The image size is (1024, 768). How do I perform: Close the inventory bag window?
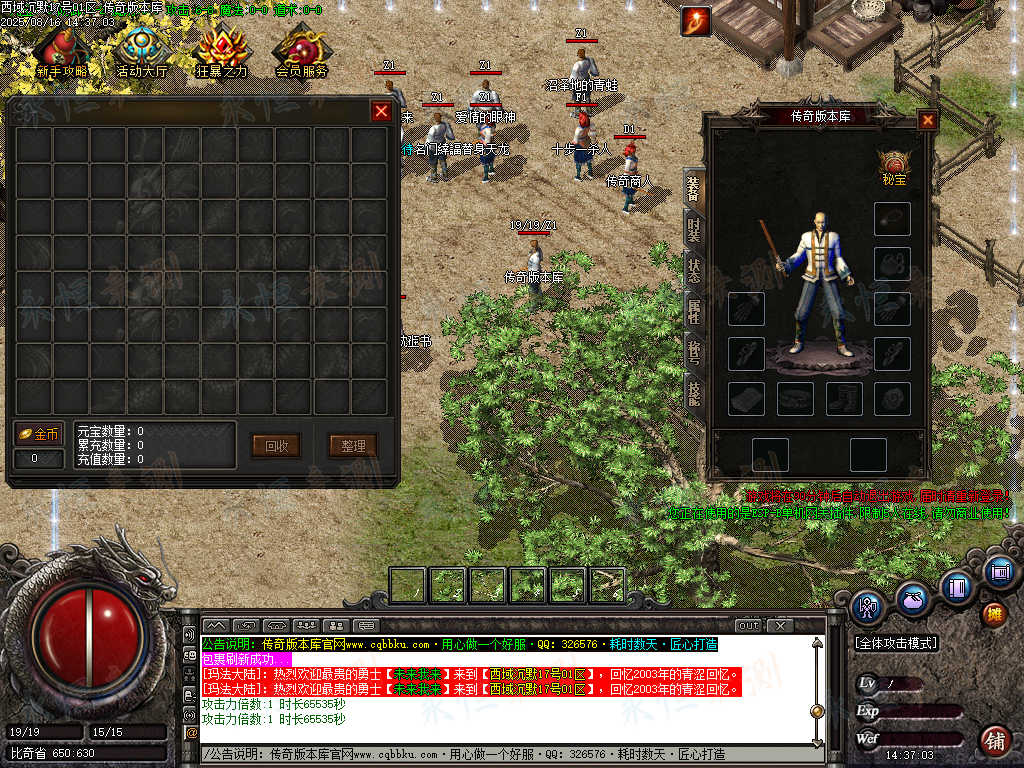[381, 112]
